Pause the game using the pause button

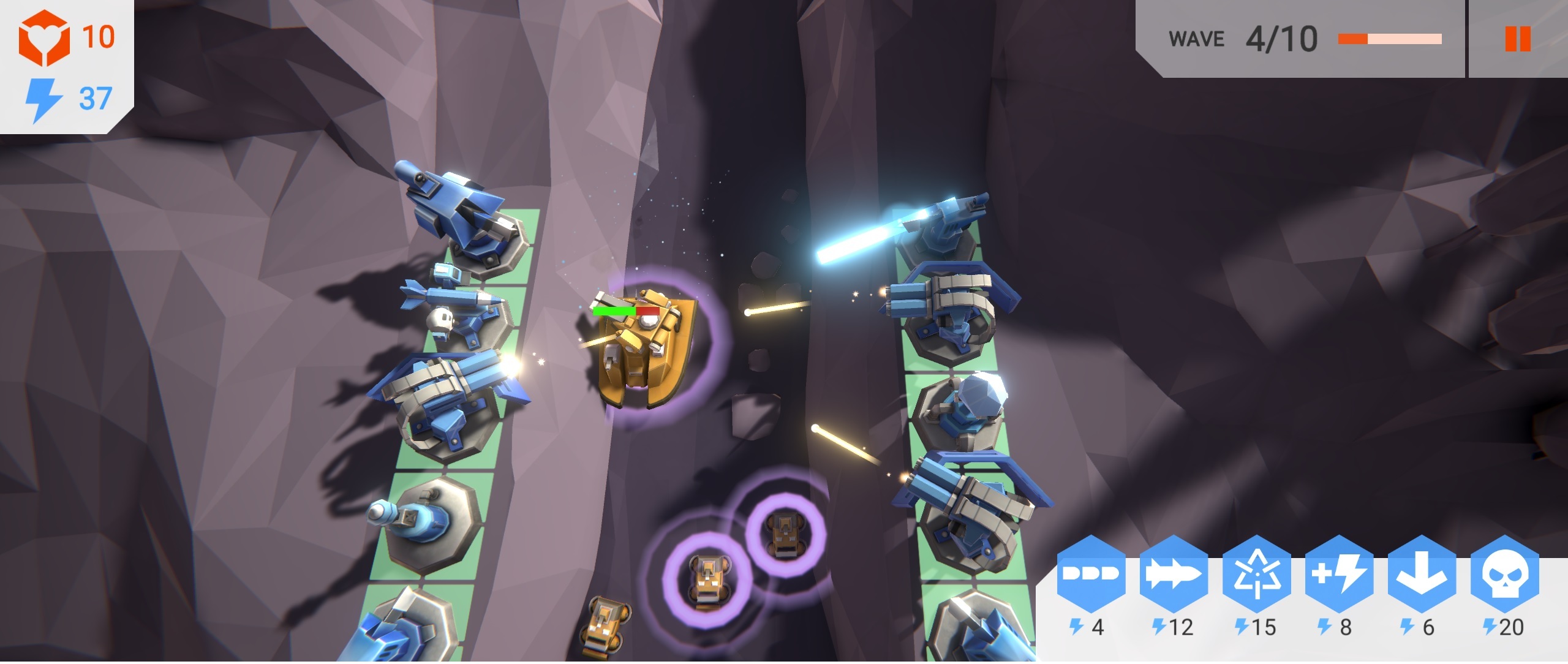[1515, 38]
